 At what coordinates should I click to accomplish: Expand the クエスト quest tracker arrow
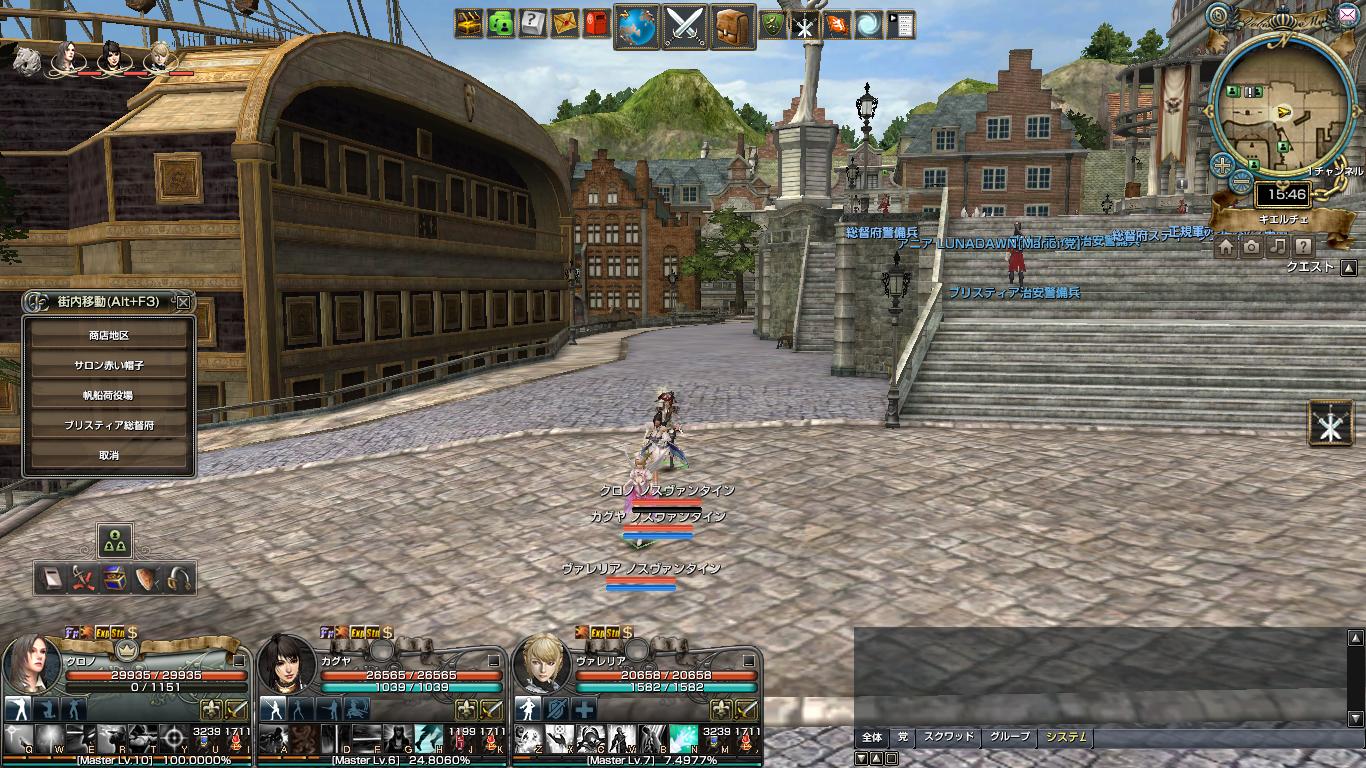(1348, 268)
